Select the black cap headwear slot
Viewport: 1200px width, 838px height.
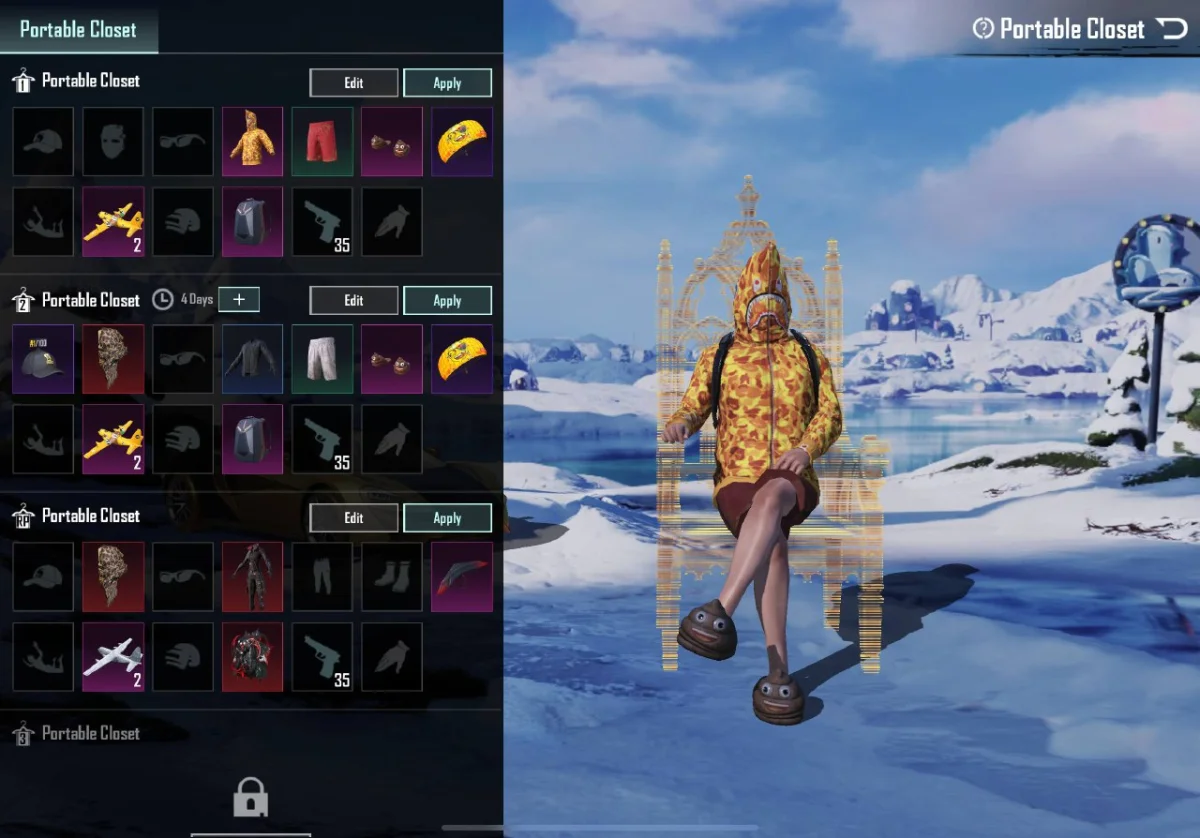(43, 358)
